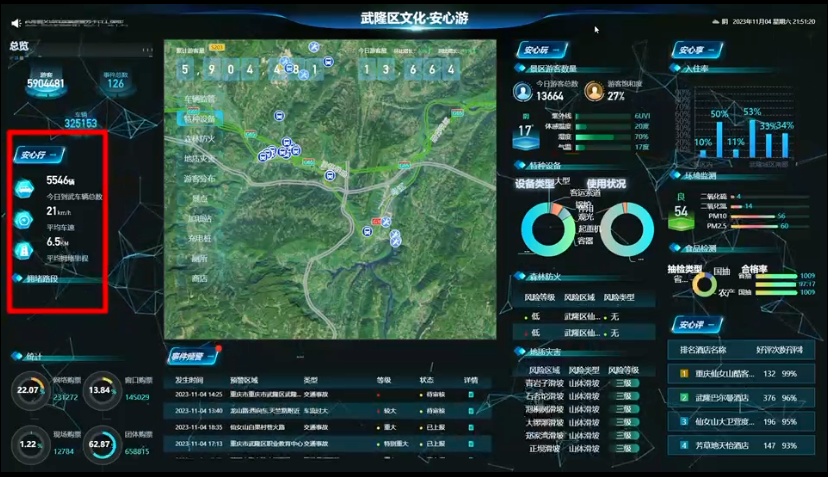Choose the 森林防火 map layer entry
Image resolution: width=828 pixels, height=477 pixels.
(x=199, y=138)
